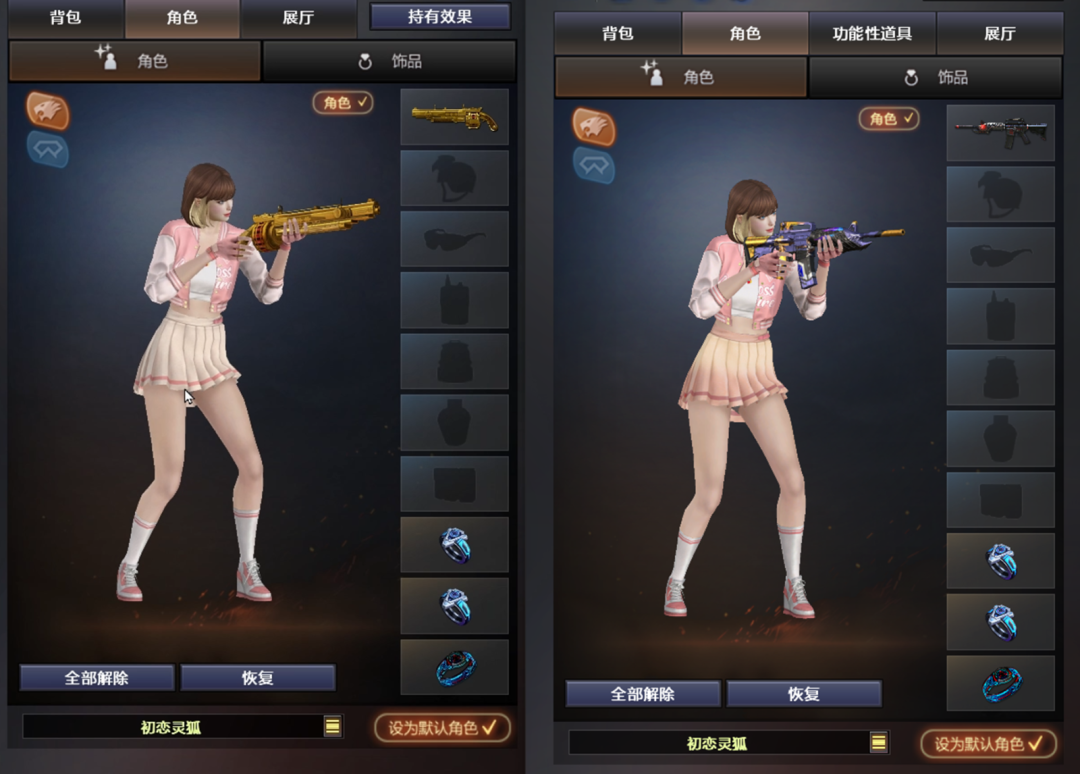Open 饰品 sub-tab in the golden gun panel
Screen dimensions: 1080x774
[x=390, y=61]
